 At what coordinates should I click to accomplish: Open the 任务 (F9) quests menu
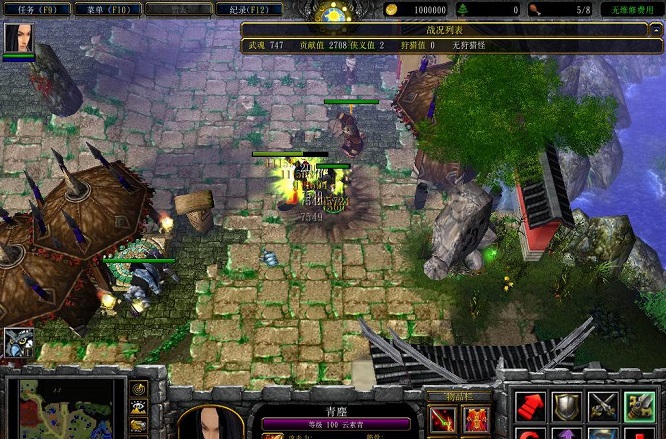pos(37,9)
